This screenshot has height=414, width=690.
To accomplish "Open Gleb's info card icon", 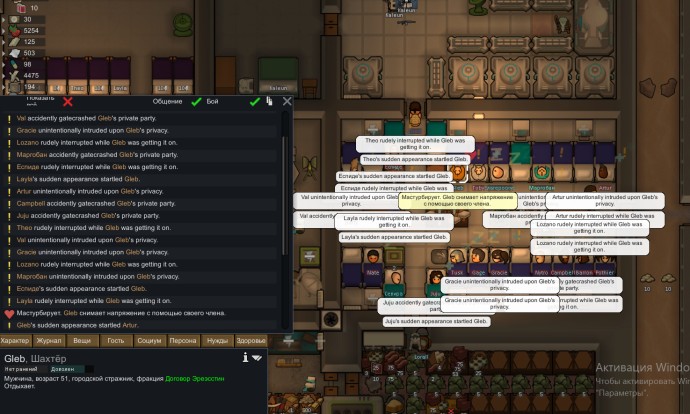I will pyautogui.click(x=245, y=357).
